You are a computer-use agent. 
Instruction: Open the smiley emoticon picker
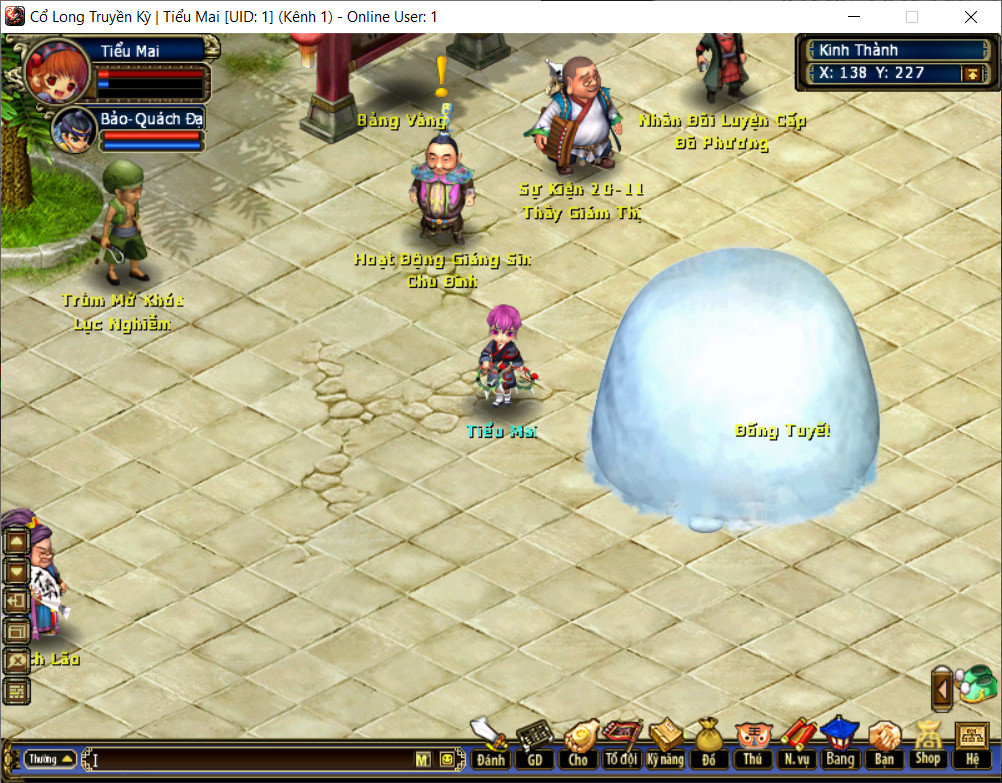[x=446, y=760]
